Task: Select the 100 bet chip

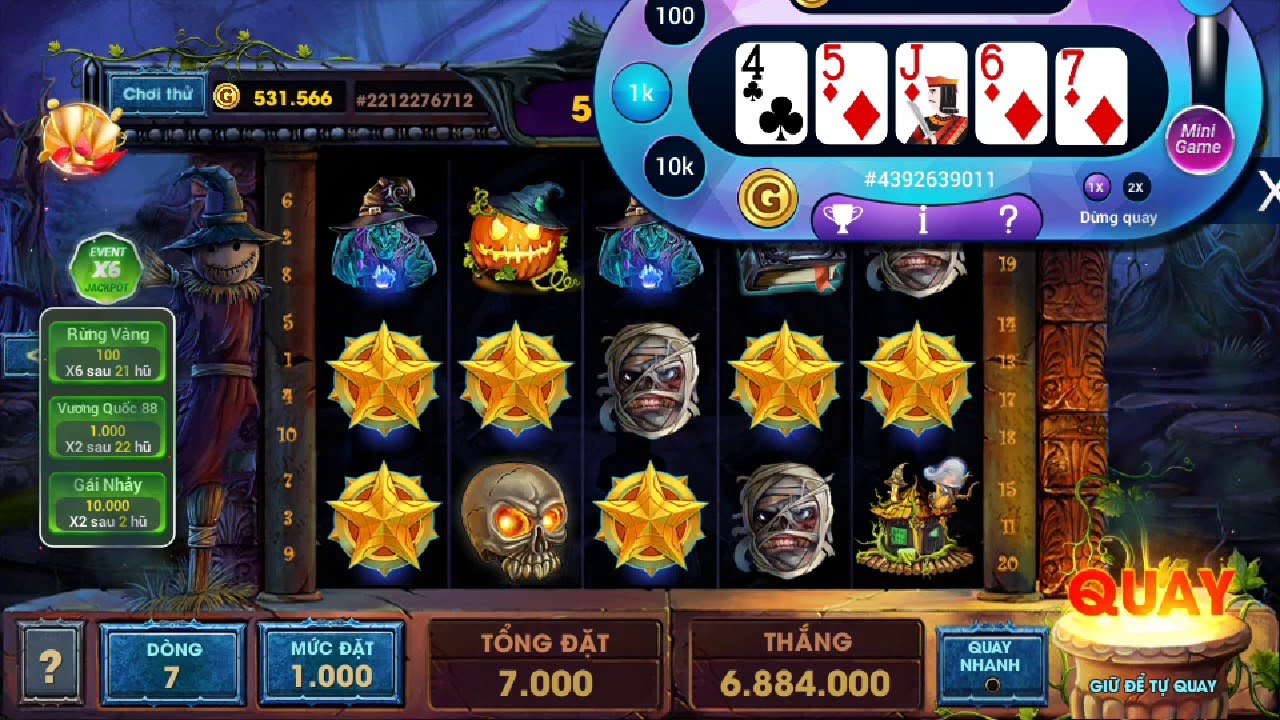Action: [x=675, y=17]
